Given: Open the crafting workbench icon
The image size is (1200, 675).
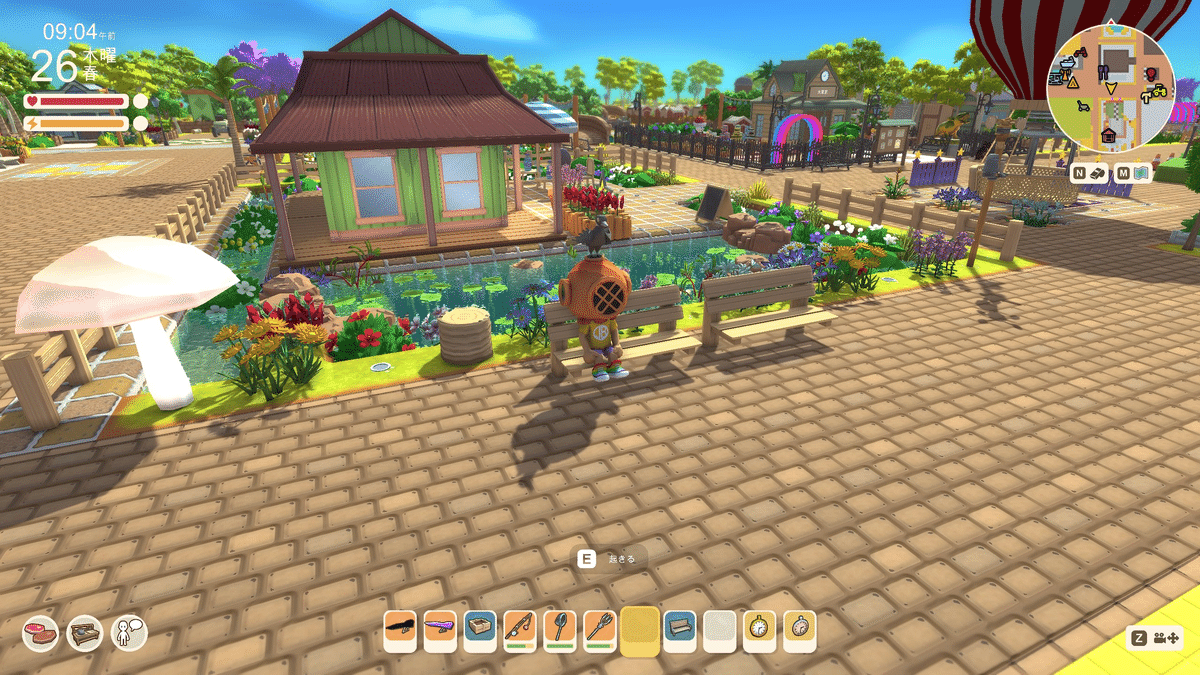Looking at the screenshot, I should pyautogui.click(x=85, y=633).
